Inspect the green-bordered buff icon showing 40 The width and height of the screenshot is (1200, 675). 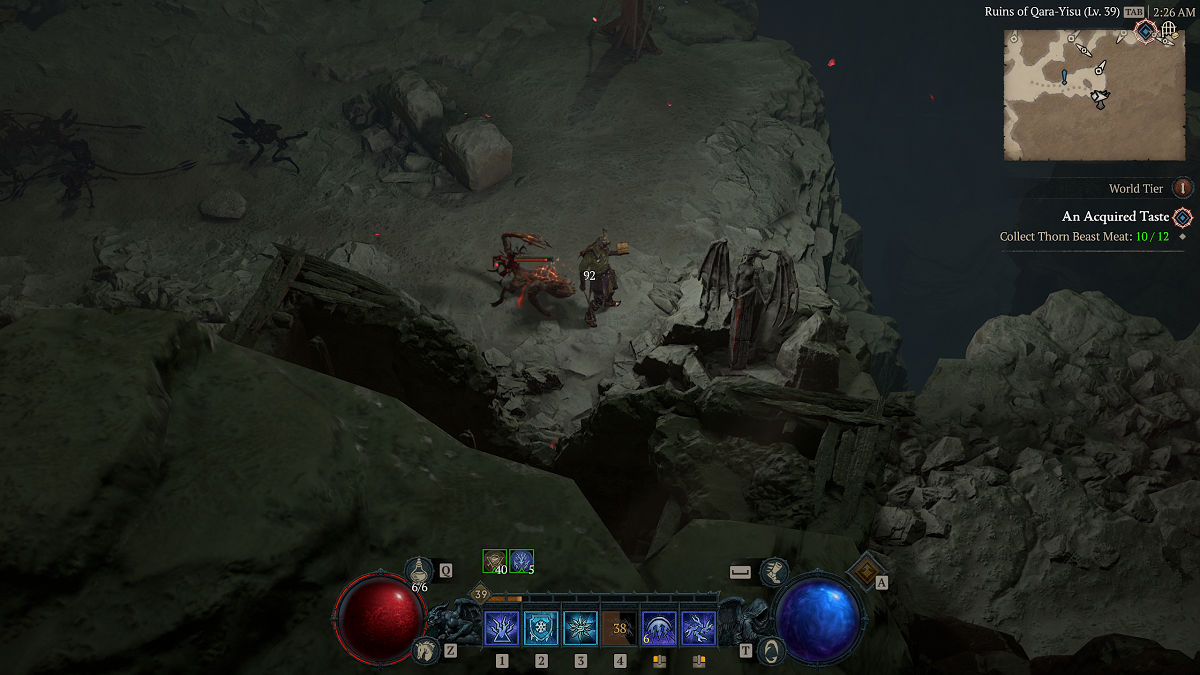click(495, 562)
